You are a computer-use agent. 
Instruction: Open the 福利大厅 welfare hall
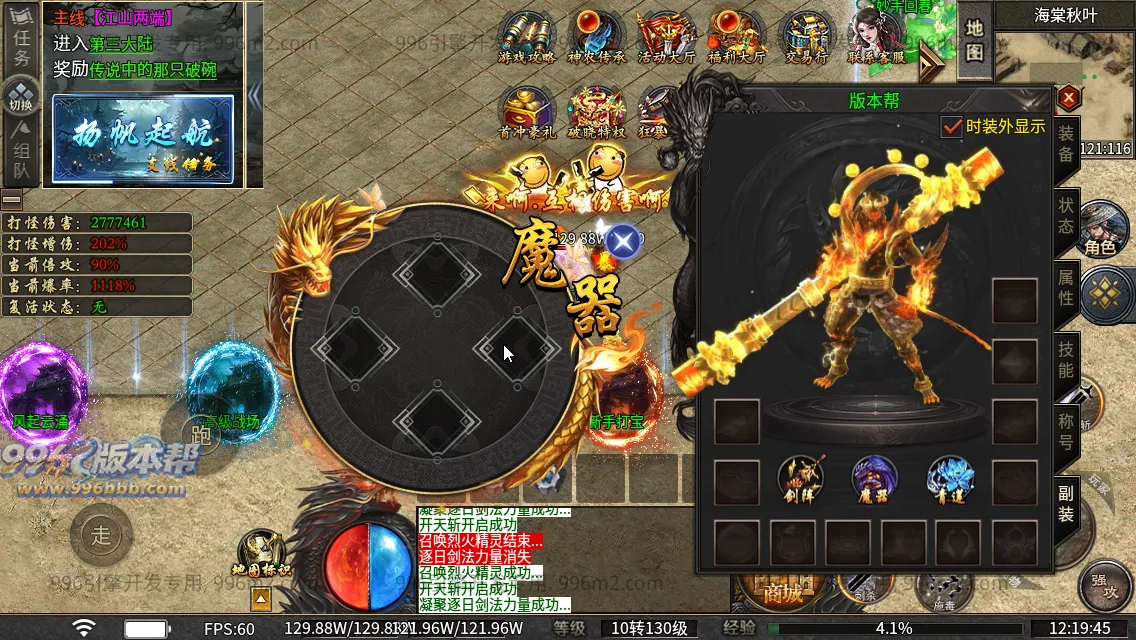click(736, 38)
